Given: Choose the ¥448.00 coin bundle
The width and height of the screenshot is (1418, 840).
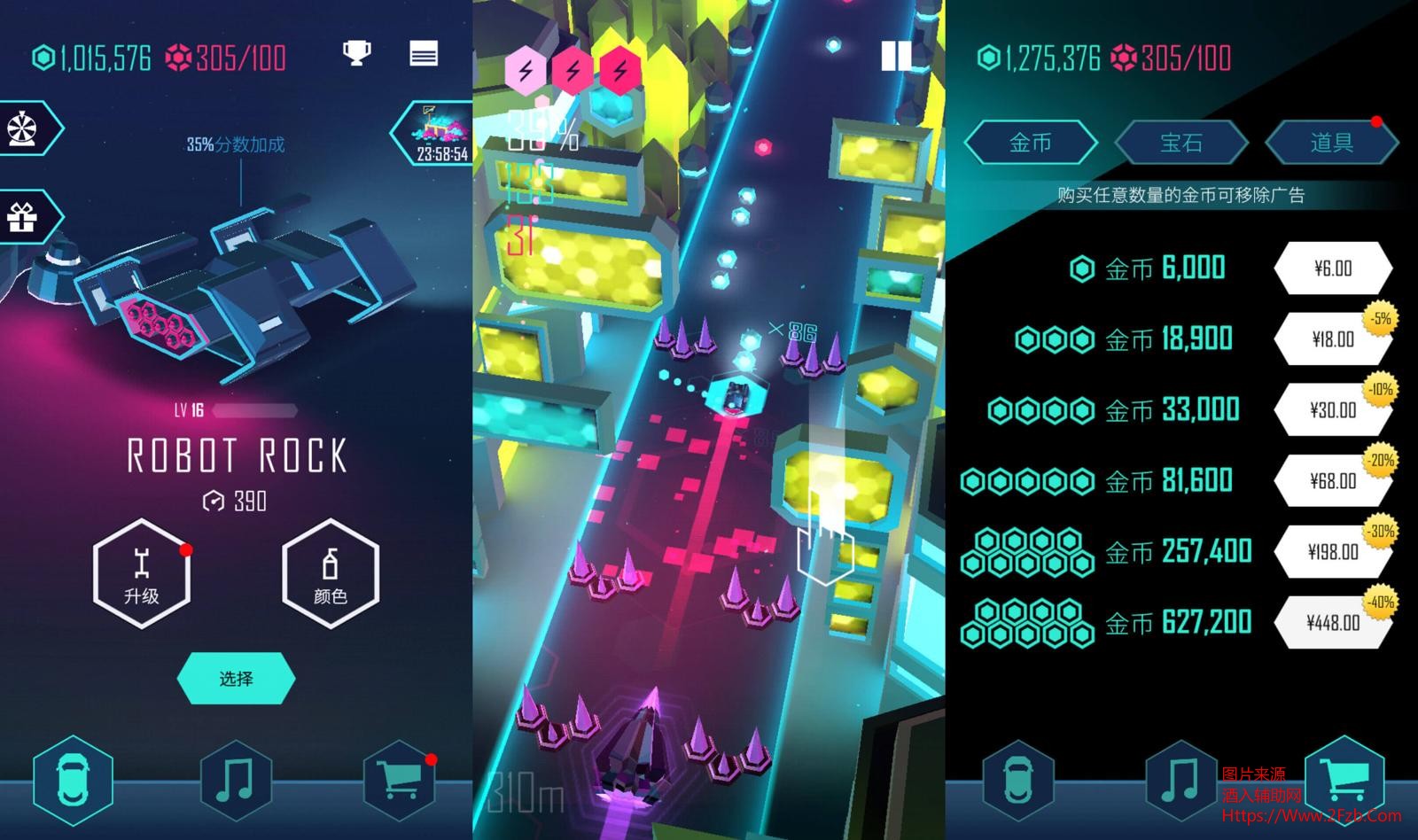Looking at the screenshot, I should [1332, 623].
